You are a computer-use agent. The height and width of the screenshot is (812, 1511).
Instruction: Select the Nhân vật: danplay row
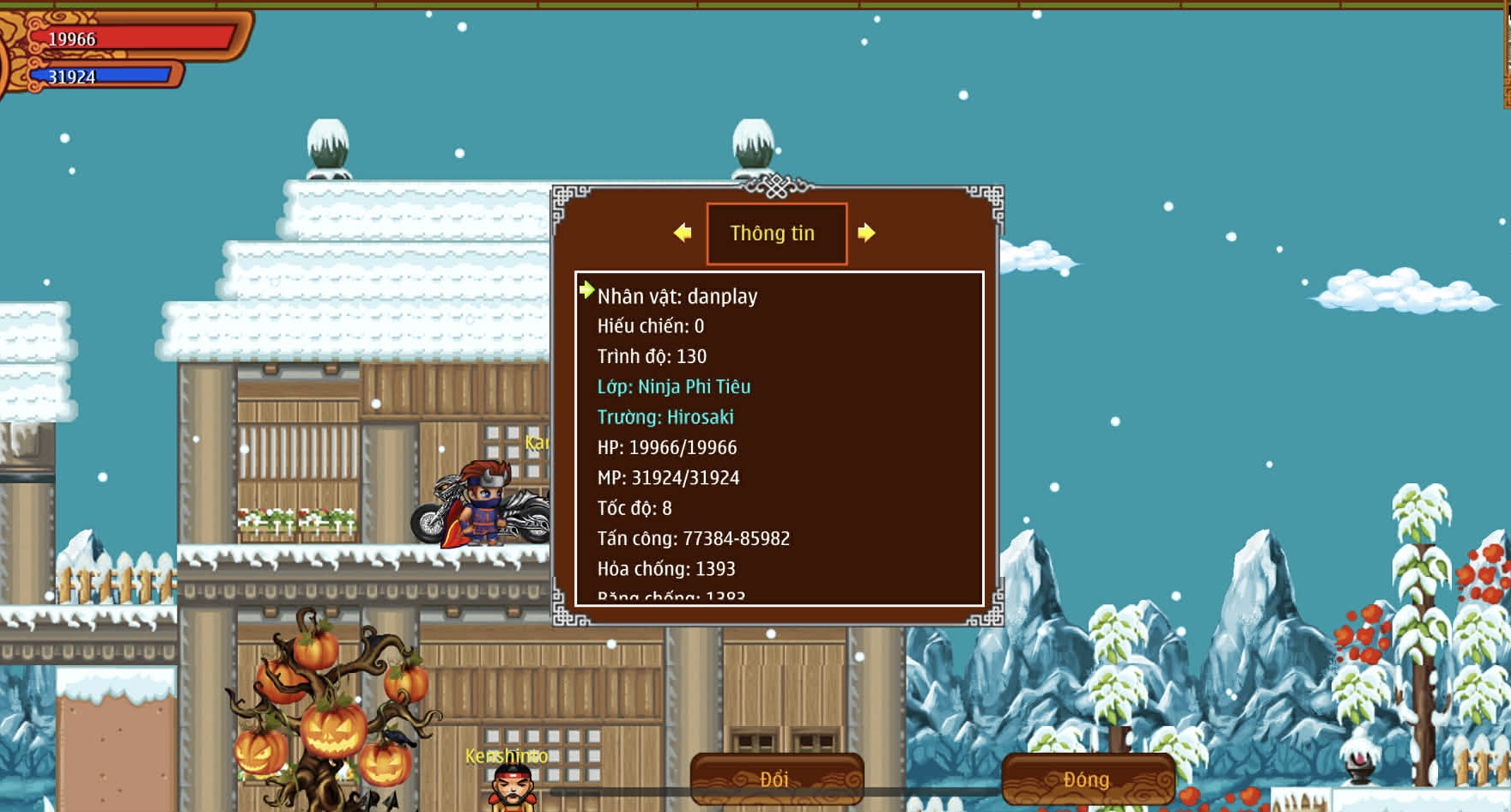click(x=677, y=296)
